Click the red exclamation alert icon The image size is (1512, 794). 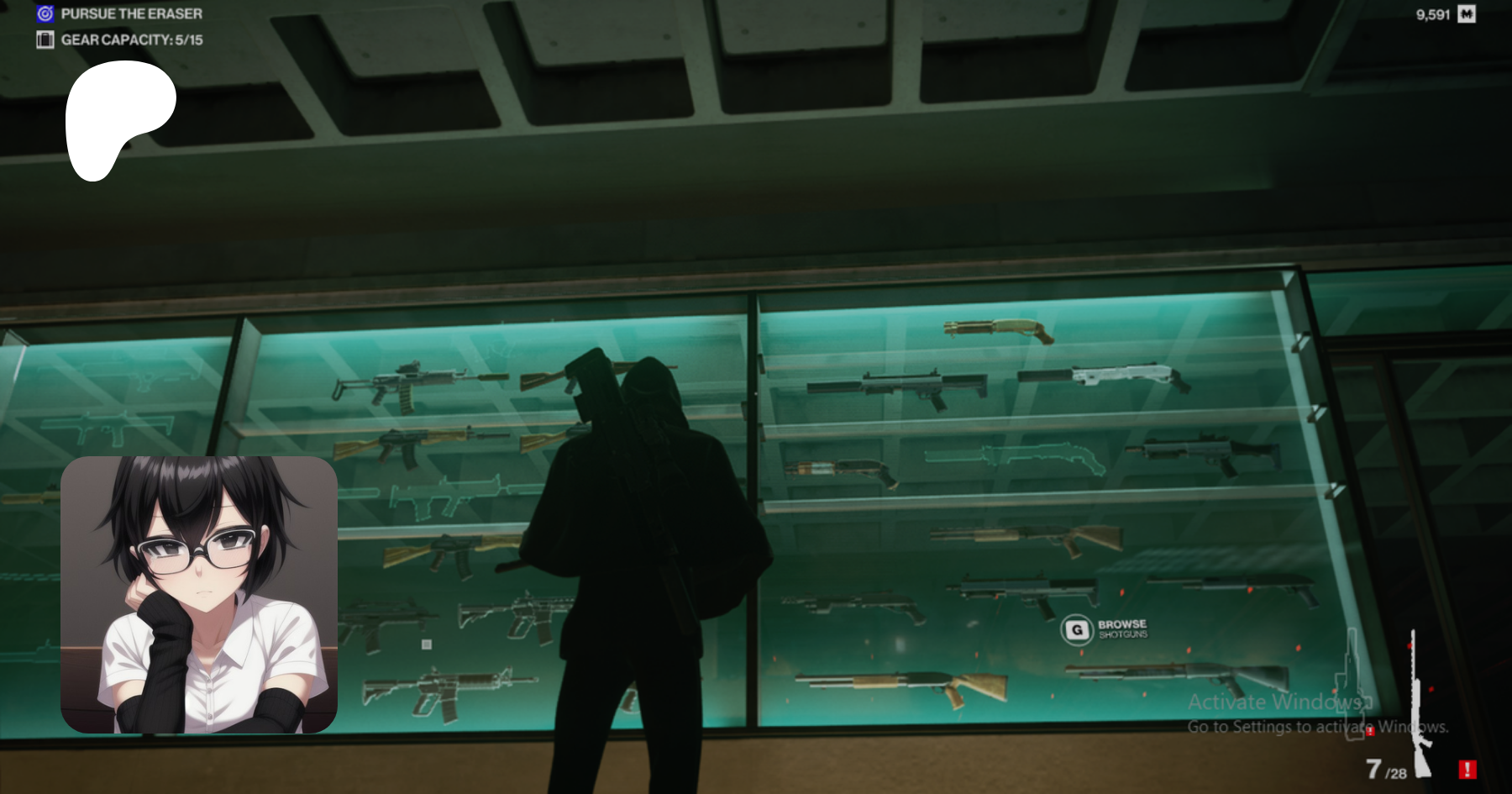coord(1467,769)
